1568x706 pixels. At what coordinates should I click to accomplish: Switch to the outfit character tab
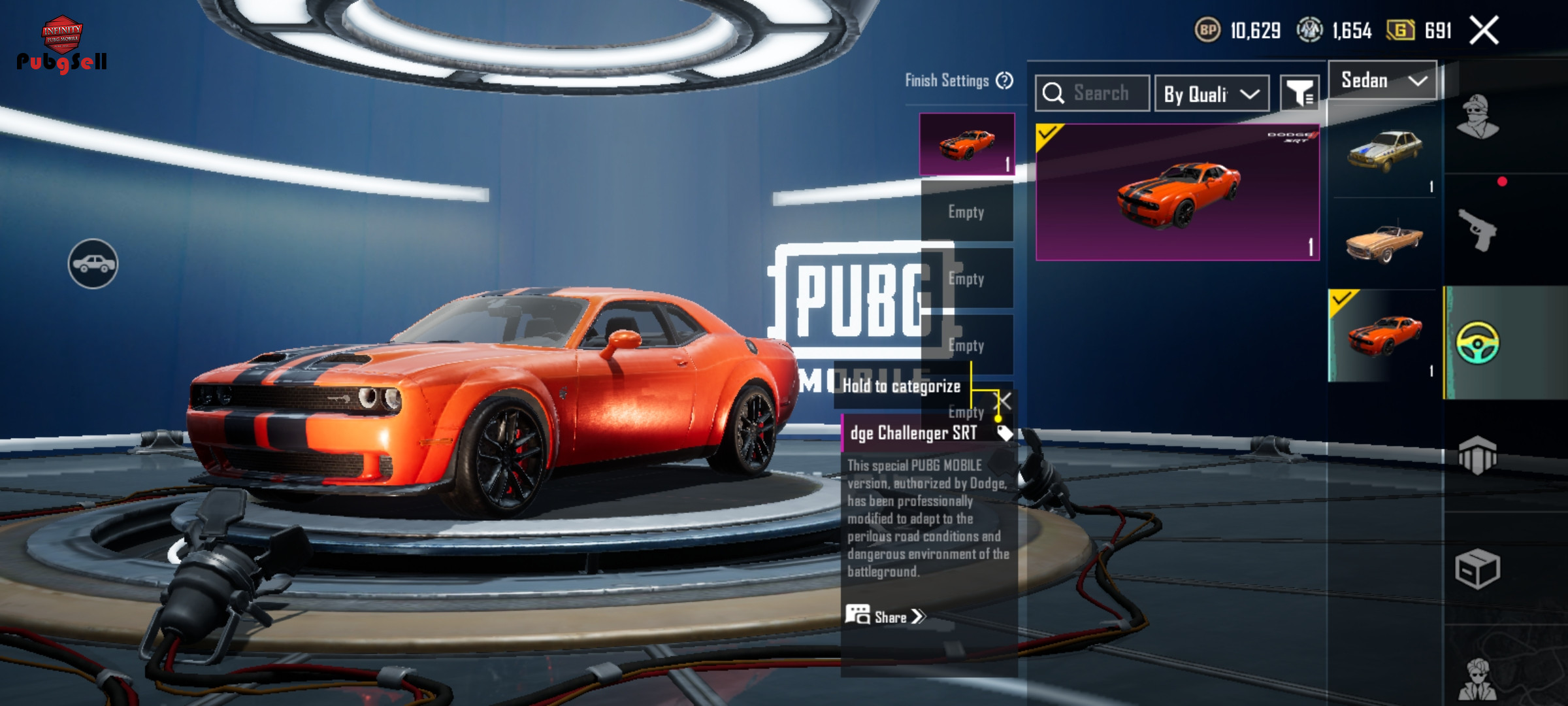tap(1478, 118)
